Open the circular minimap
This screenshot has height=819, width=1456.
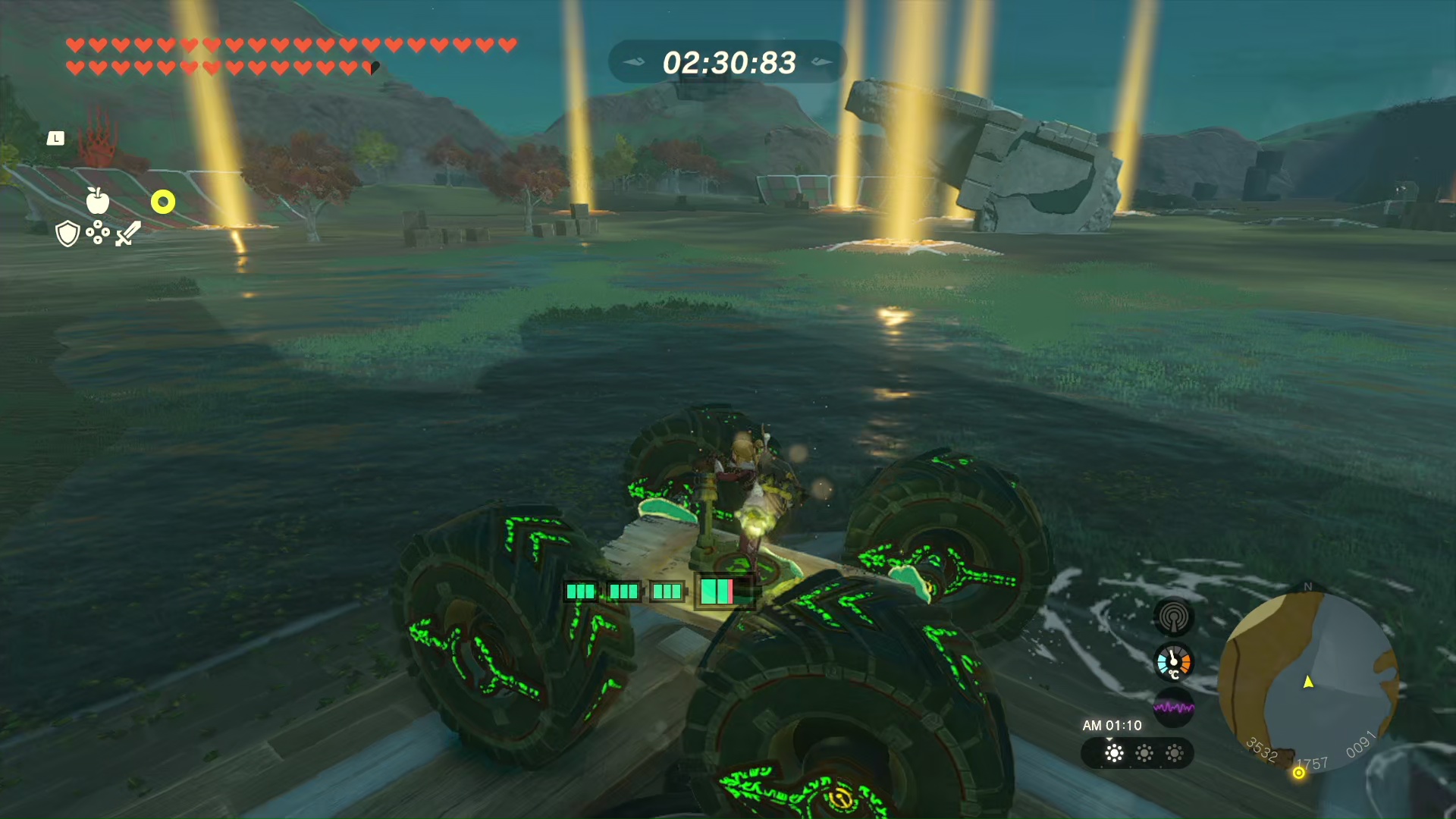tap(1308, 680)
